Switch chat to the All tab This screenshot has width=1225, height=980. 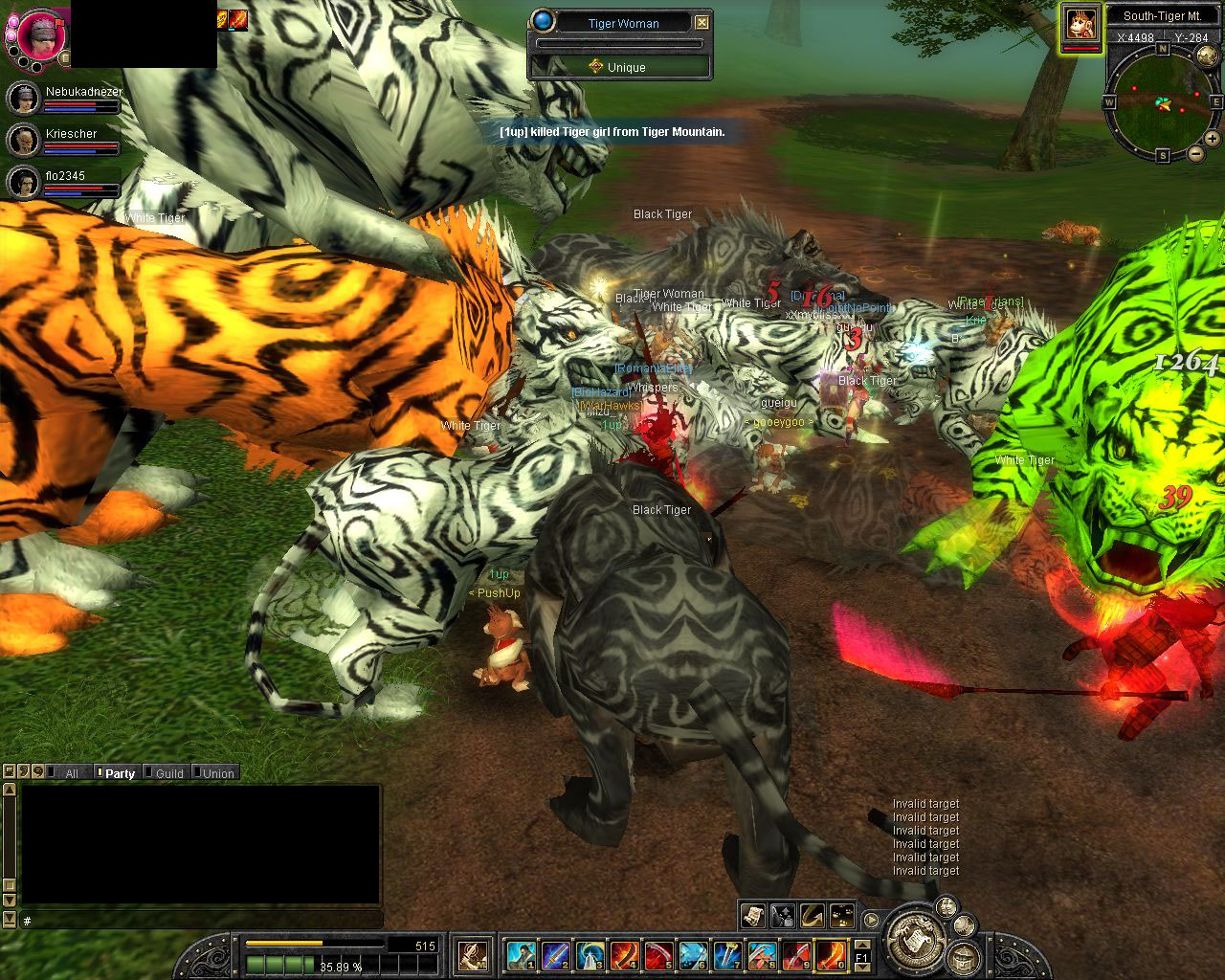click(x=71, y=773)
